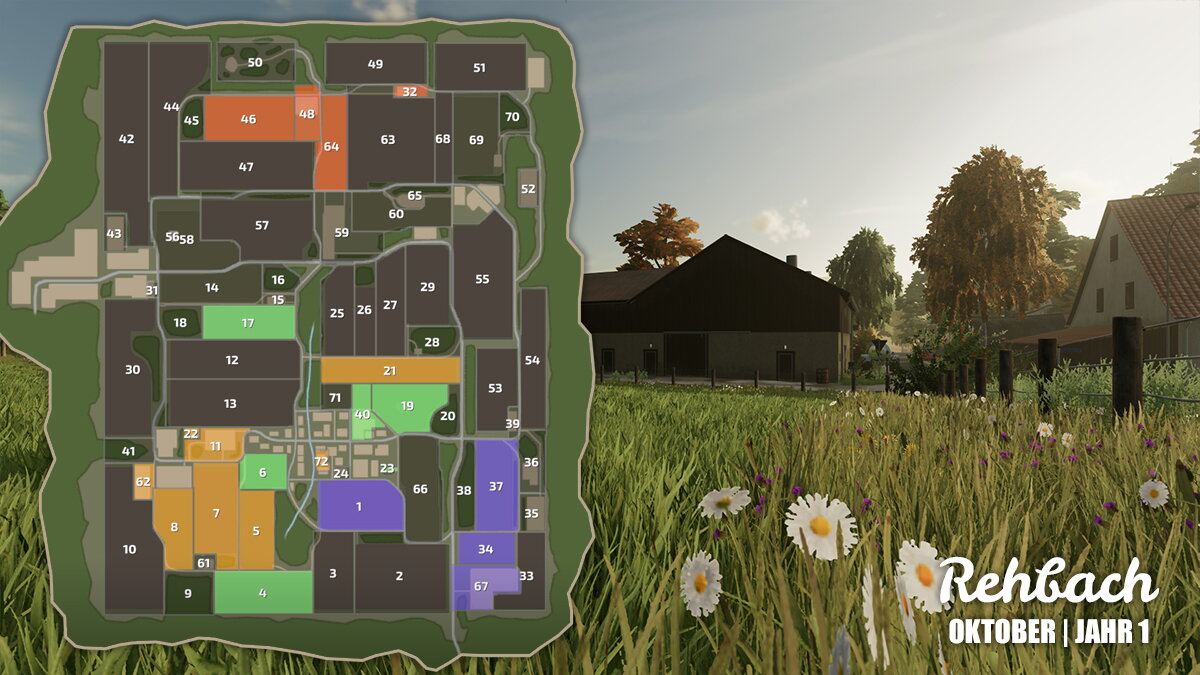Select purple field 37 on the map

coord(496,486)
